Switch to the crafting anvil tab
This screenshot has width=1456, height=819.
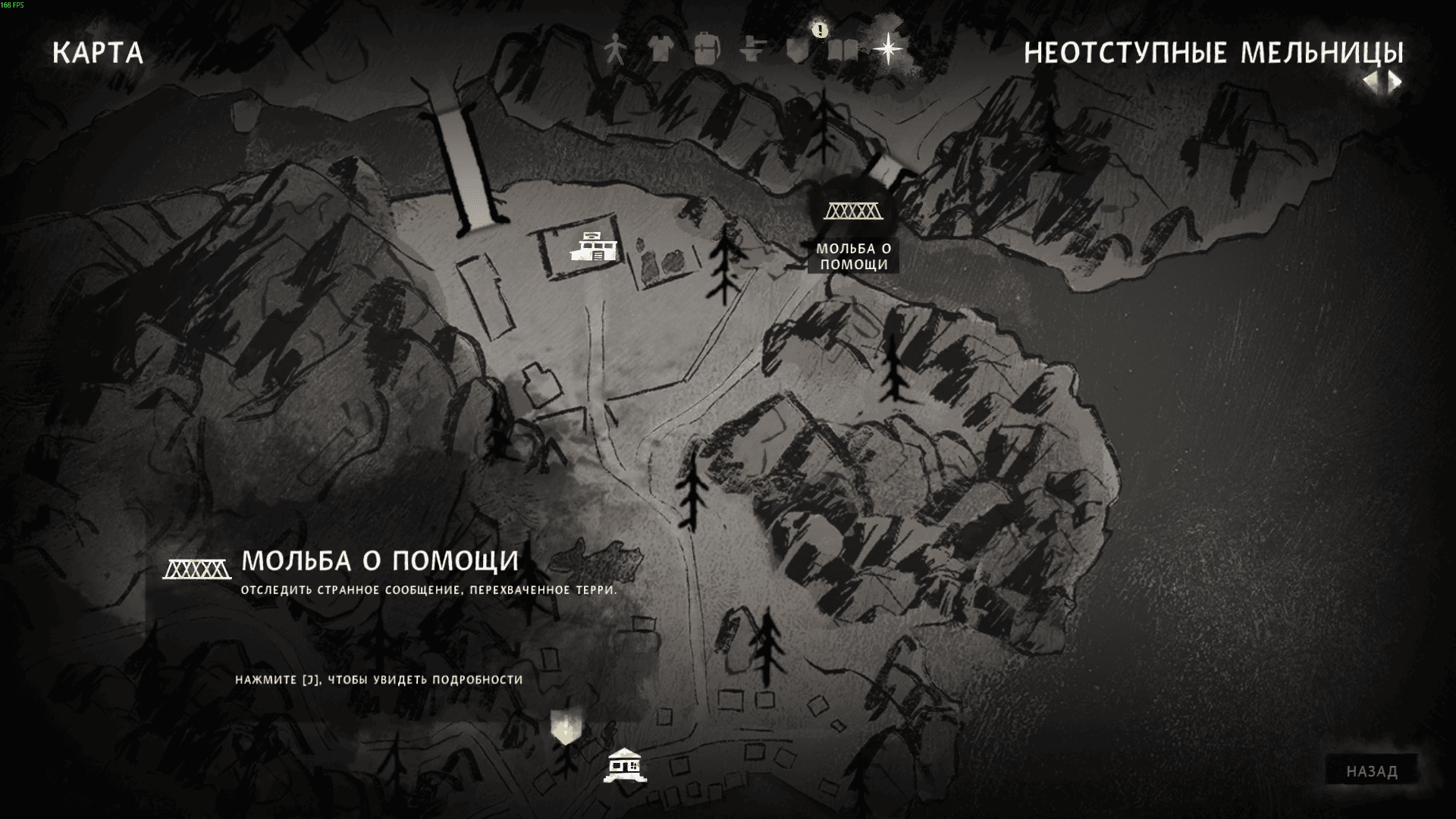(x=752, y=50)
